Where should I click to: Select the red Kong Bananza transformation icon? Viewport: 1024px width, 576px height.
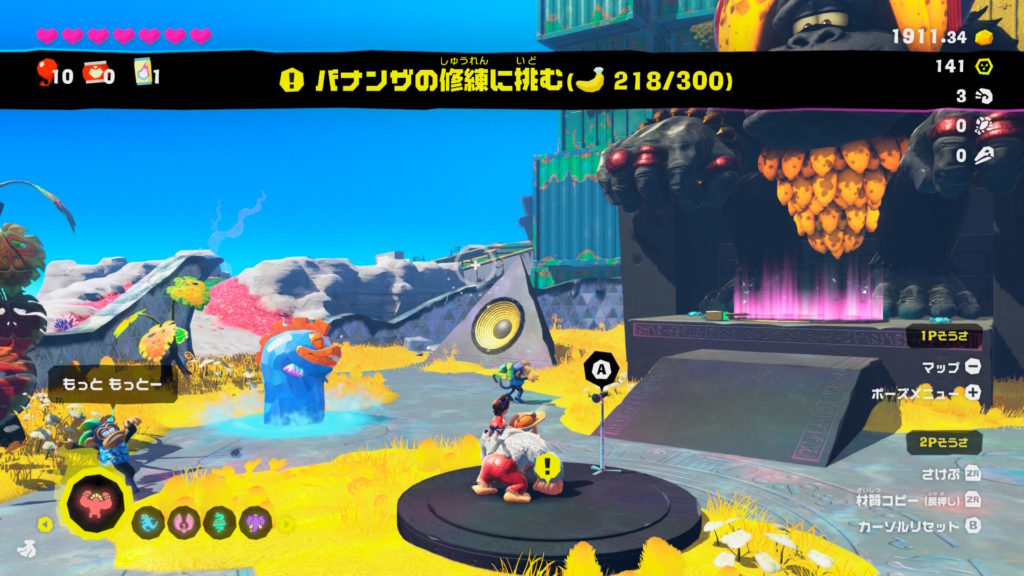(x=98, y=504)
